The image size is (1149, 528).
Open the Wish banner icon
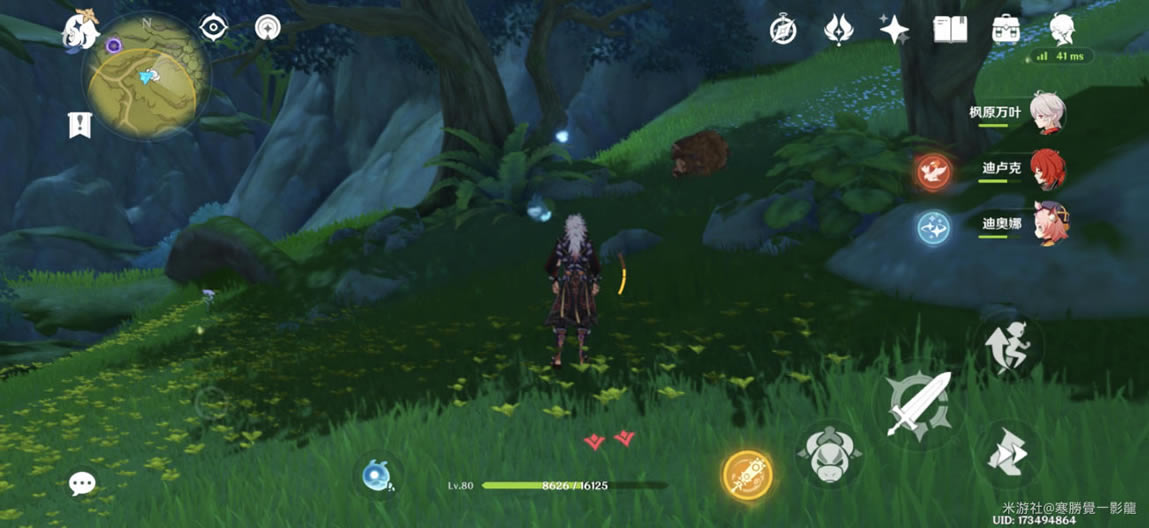(837, 29)
